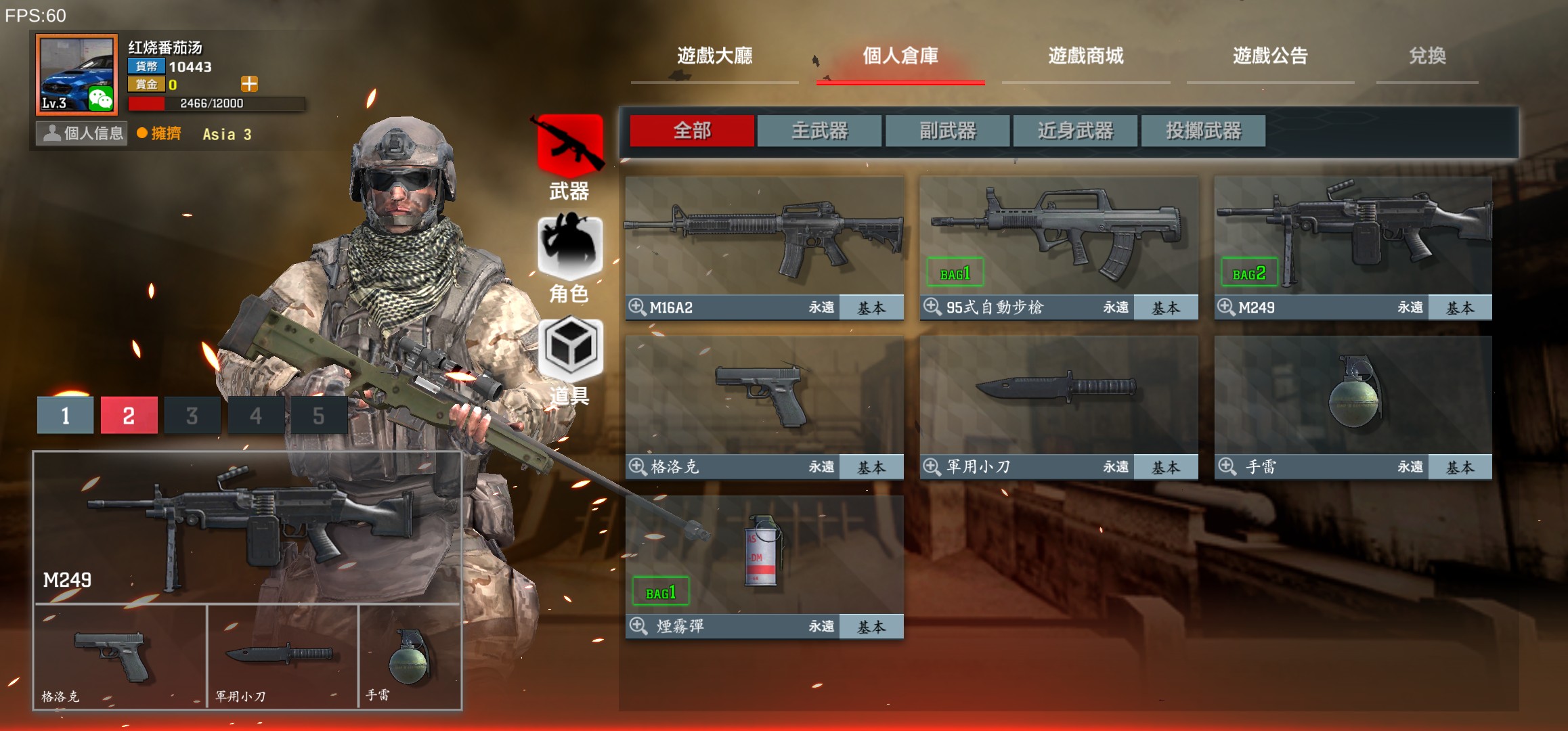The height and width of the screenshot is (731, 1568).
Task: Show 投擲武器 throwable weapons
Action: [x=1203, y=131]
